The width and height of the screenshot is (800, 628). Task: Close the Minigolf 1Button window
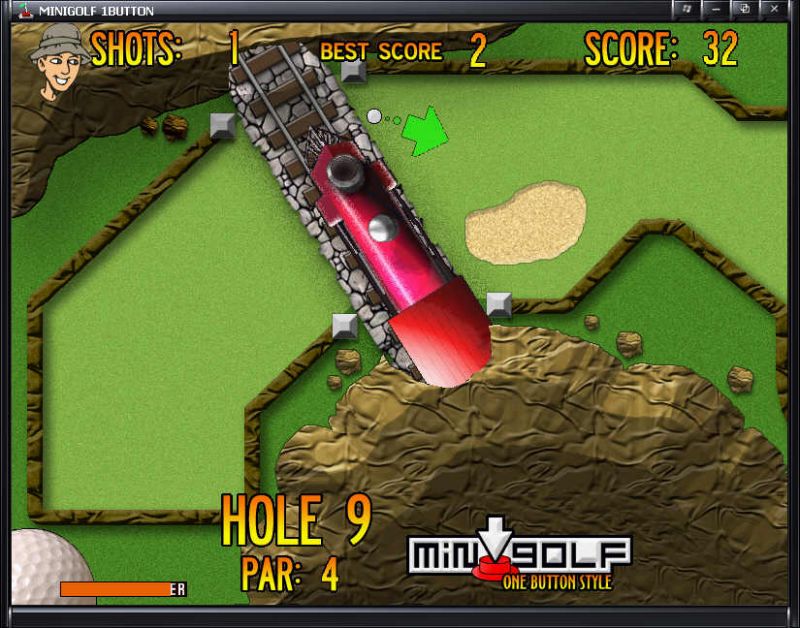(775, 9)
